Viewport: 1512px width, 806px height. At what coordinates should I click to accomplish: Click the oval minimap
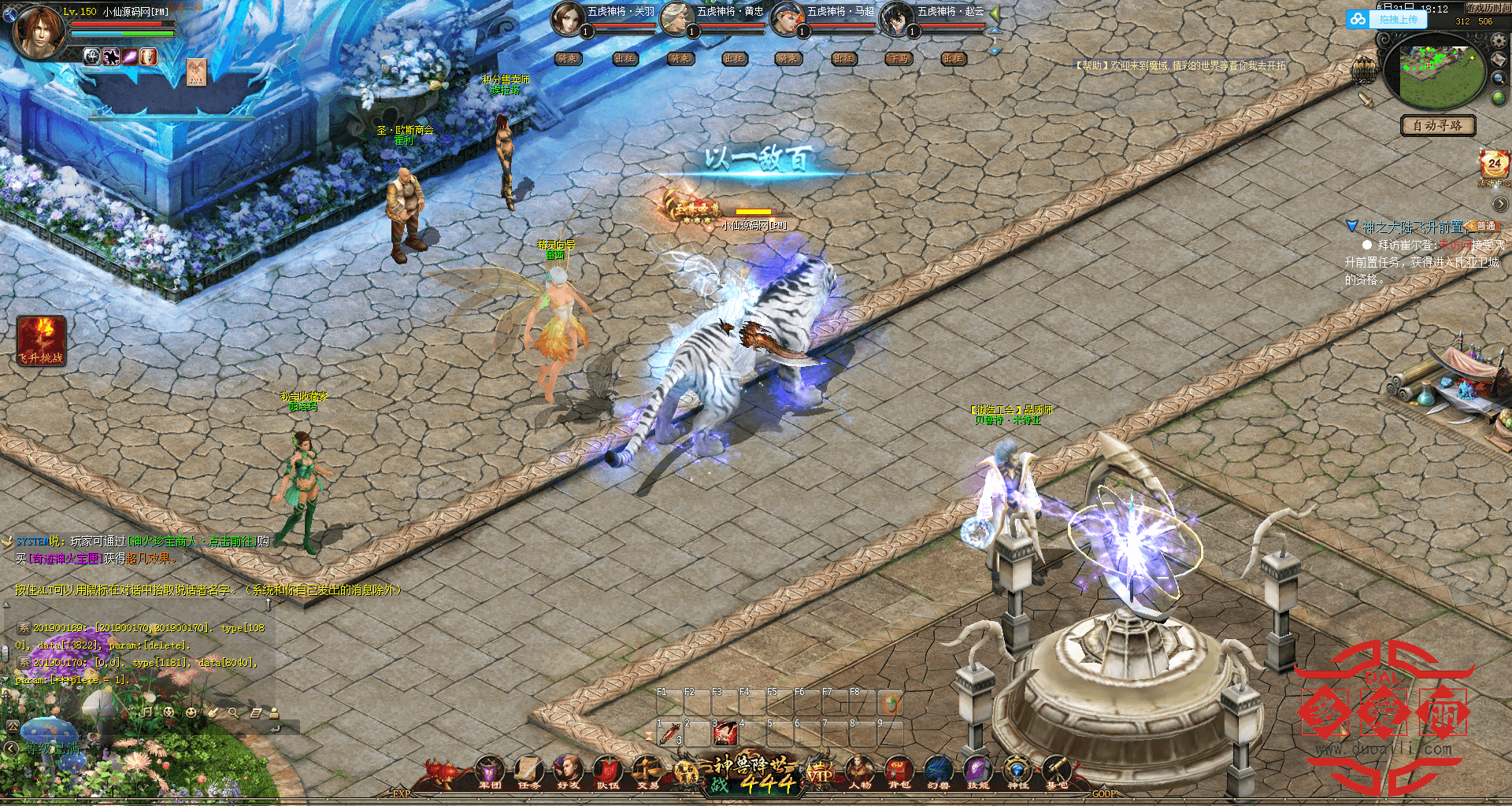point(1434,72)
